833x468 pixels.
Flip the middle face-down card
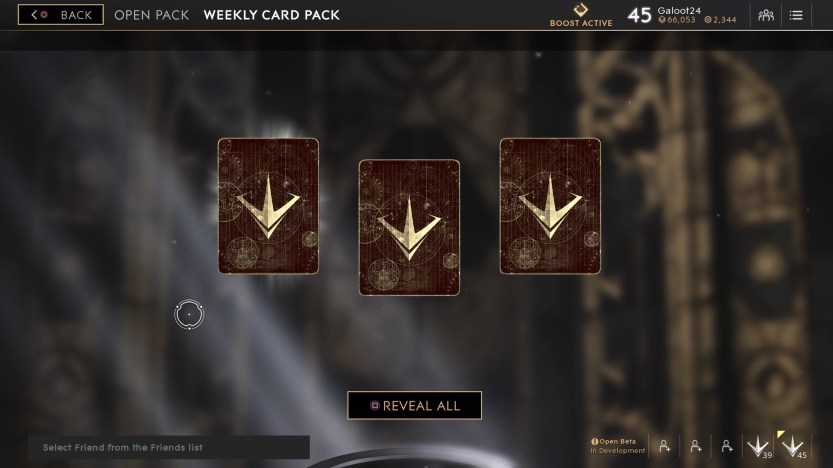409,228
